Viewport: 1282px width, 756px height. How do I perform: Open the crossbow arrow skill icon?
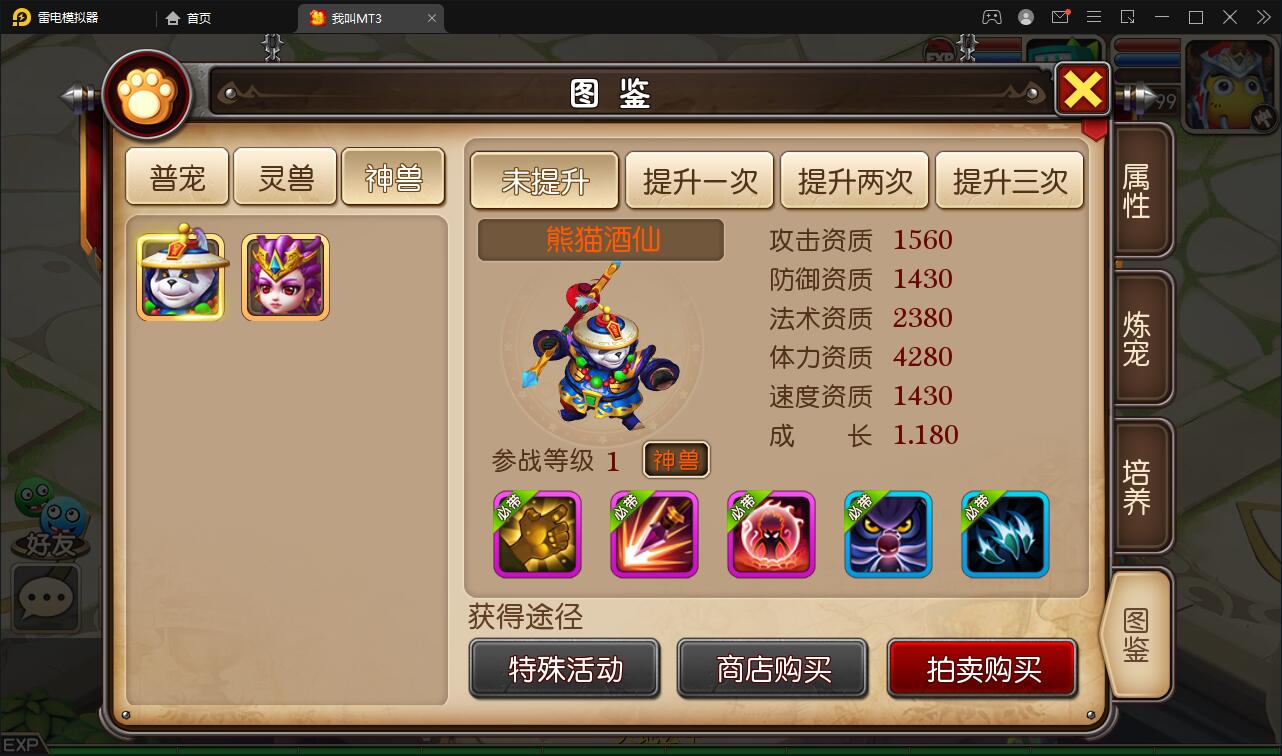click(x=654, y=534)
